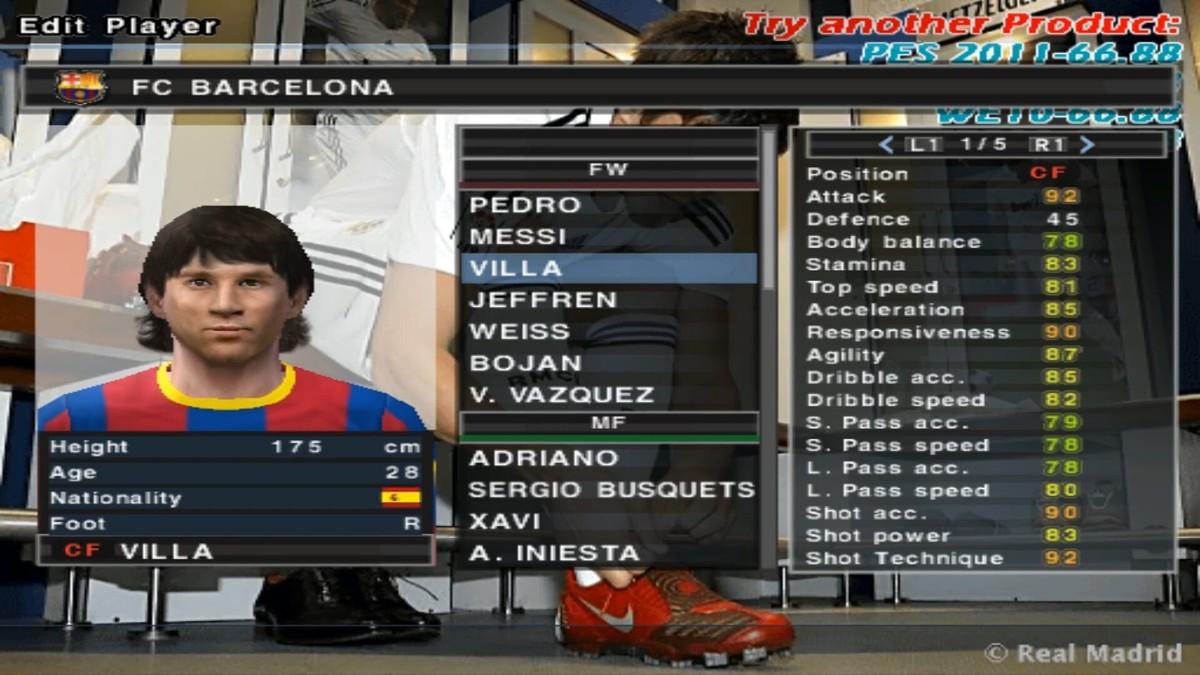Viewport: 1200px width, 675px height.
Task: Choose XAVI from the midfielder list
Action: point(505,521)
